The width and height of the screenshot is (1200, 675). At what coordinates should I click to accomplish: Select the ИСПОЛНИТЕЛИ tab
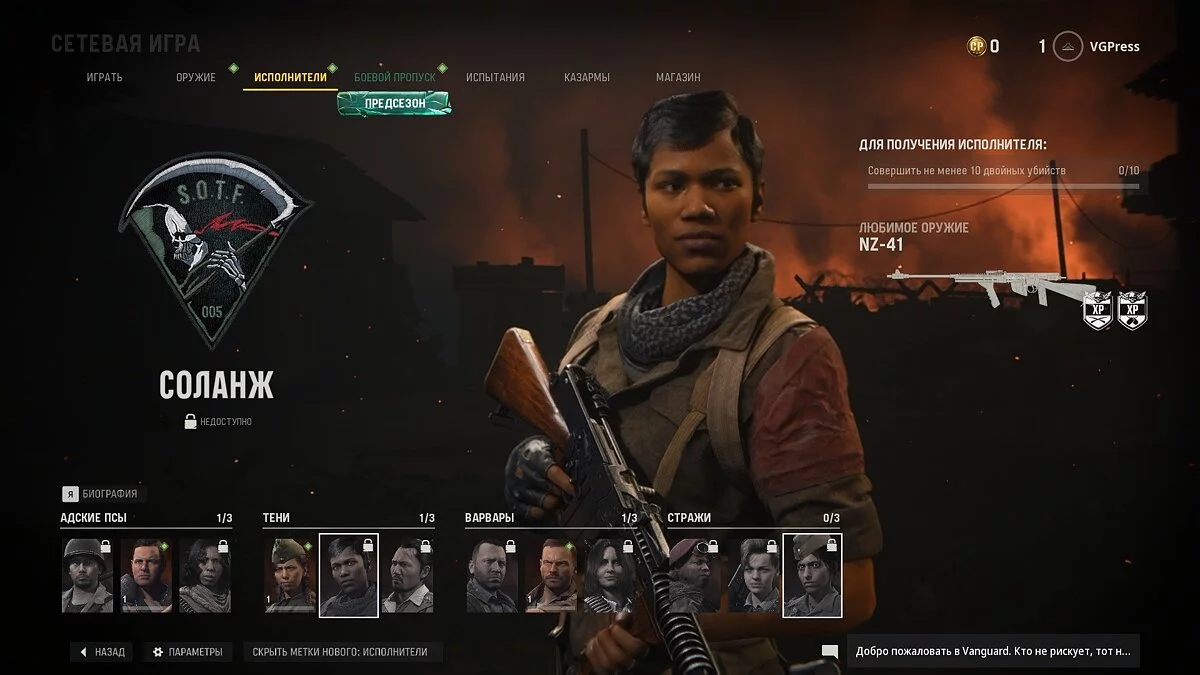coord(290,77)
